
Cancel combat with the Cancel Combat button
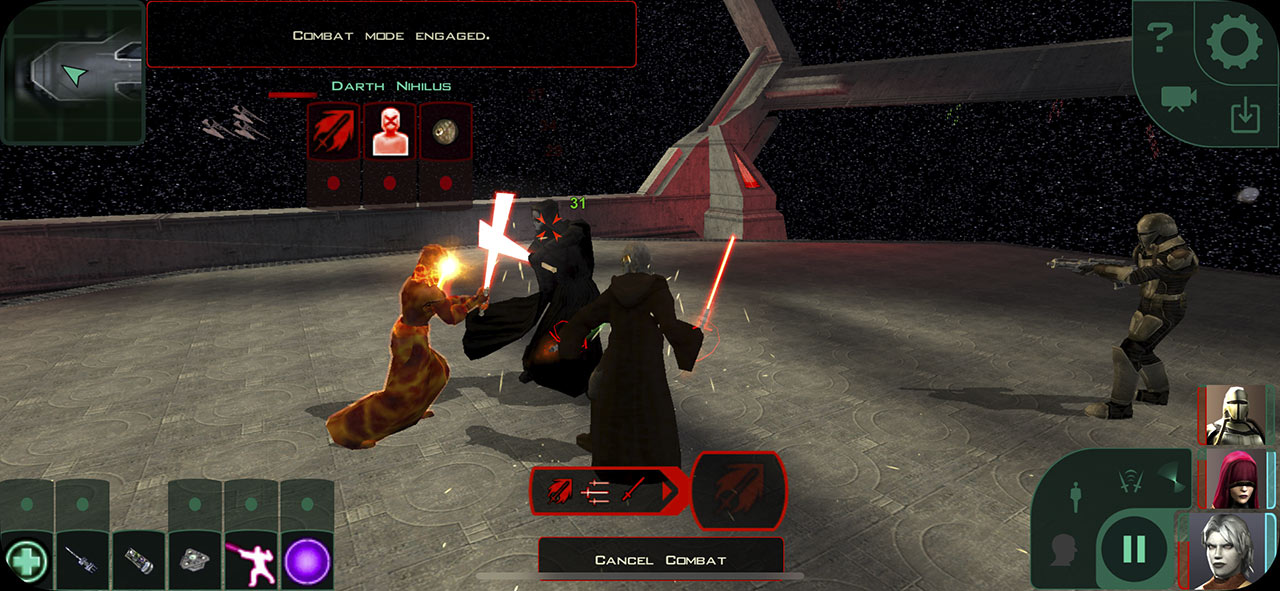point(660,559)
